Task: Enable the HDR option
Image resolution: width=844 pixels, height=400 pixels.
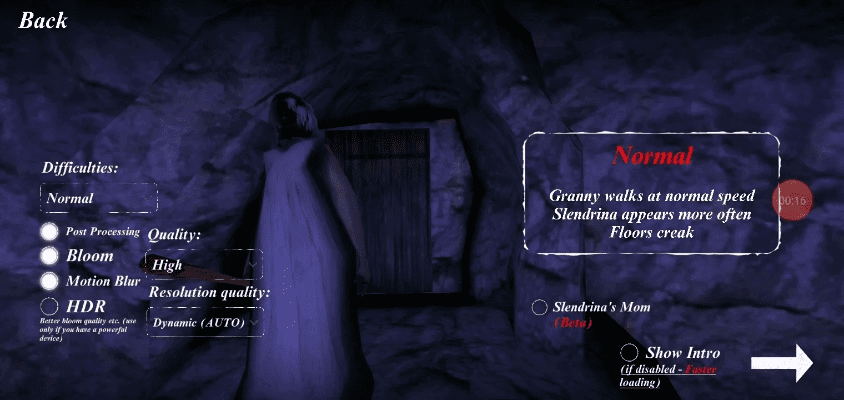Action: click(49, 305)
